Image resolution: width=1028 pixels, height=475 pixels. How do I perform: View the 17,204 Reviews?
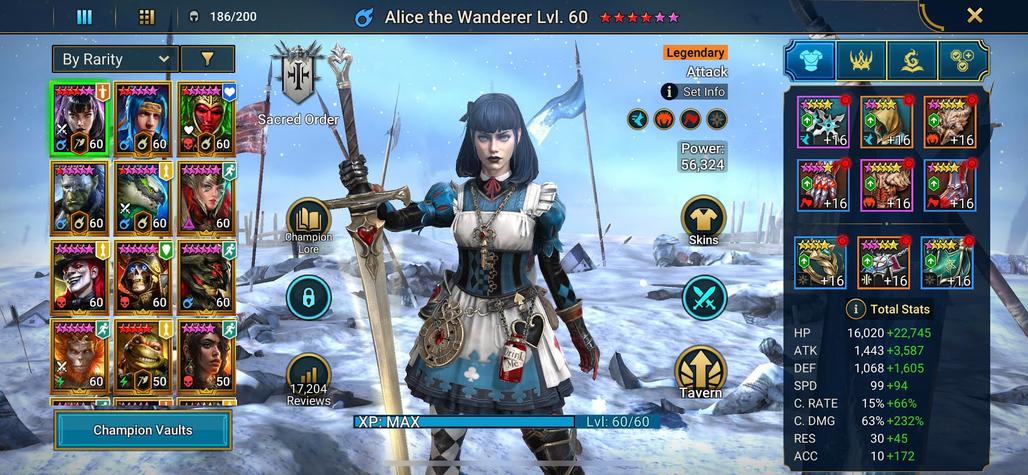[308, 377]
